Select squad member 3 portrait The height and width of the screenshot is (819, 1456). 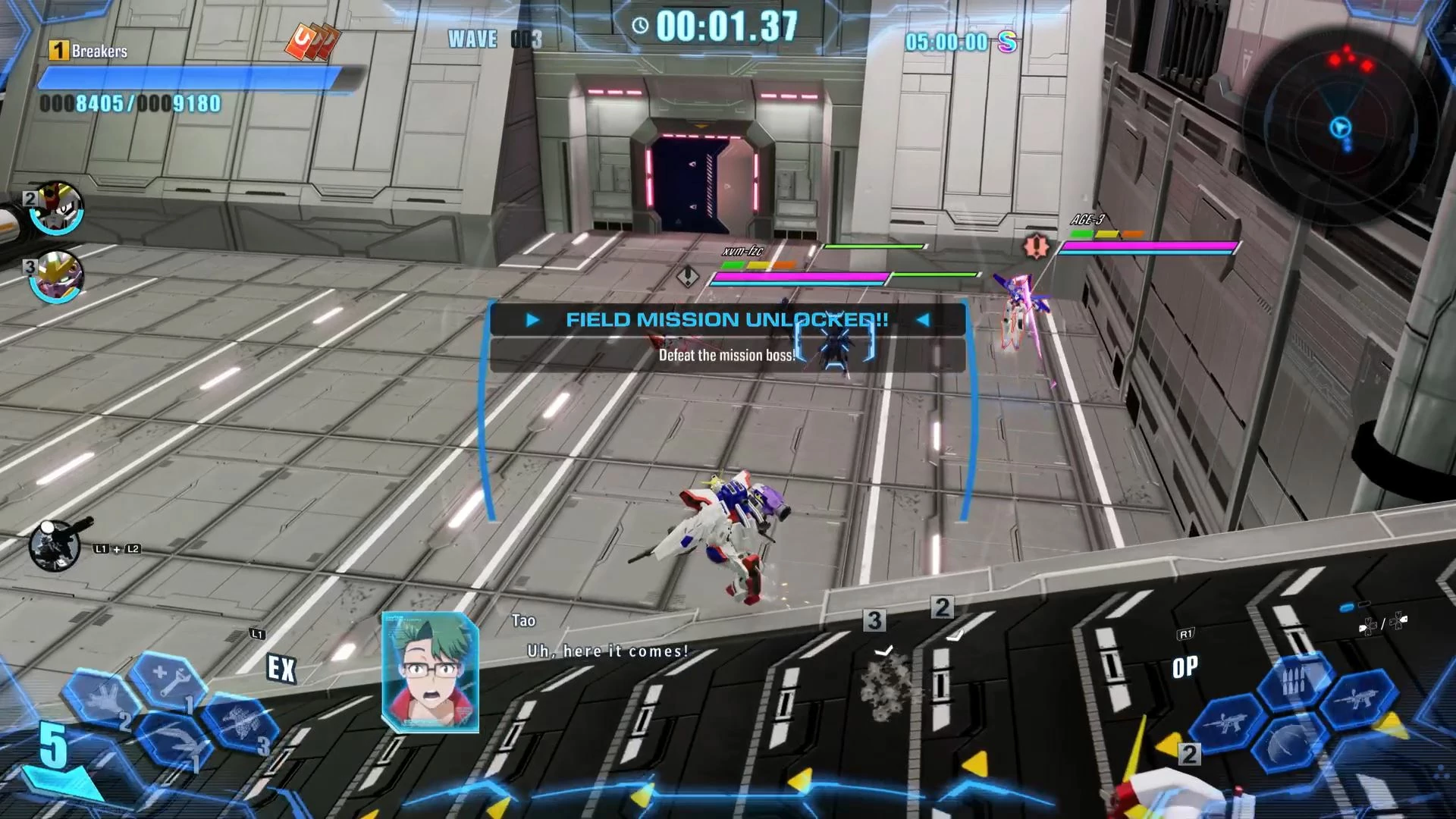[56, 275]
